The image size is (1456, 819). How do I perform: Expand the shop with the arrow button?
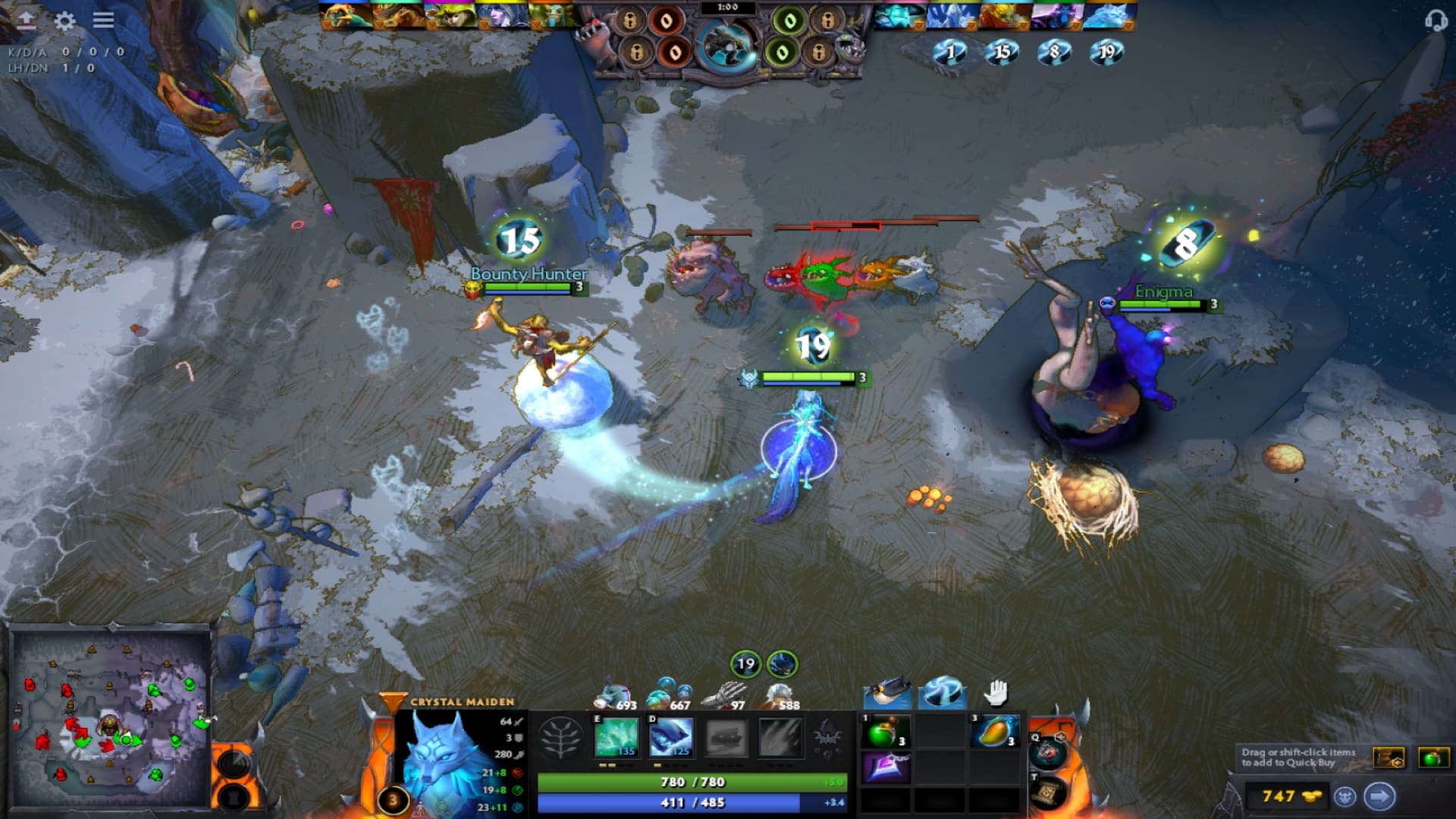point(1378,796)
